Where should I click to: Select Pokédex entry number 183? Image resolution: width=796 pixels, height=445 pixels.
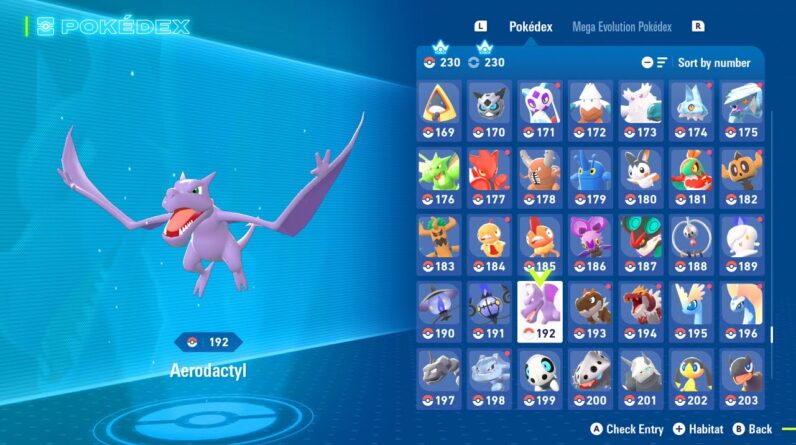click(438, 243)
